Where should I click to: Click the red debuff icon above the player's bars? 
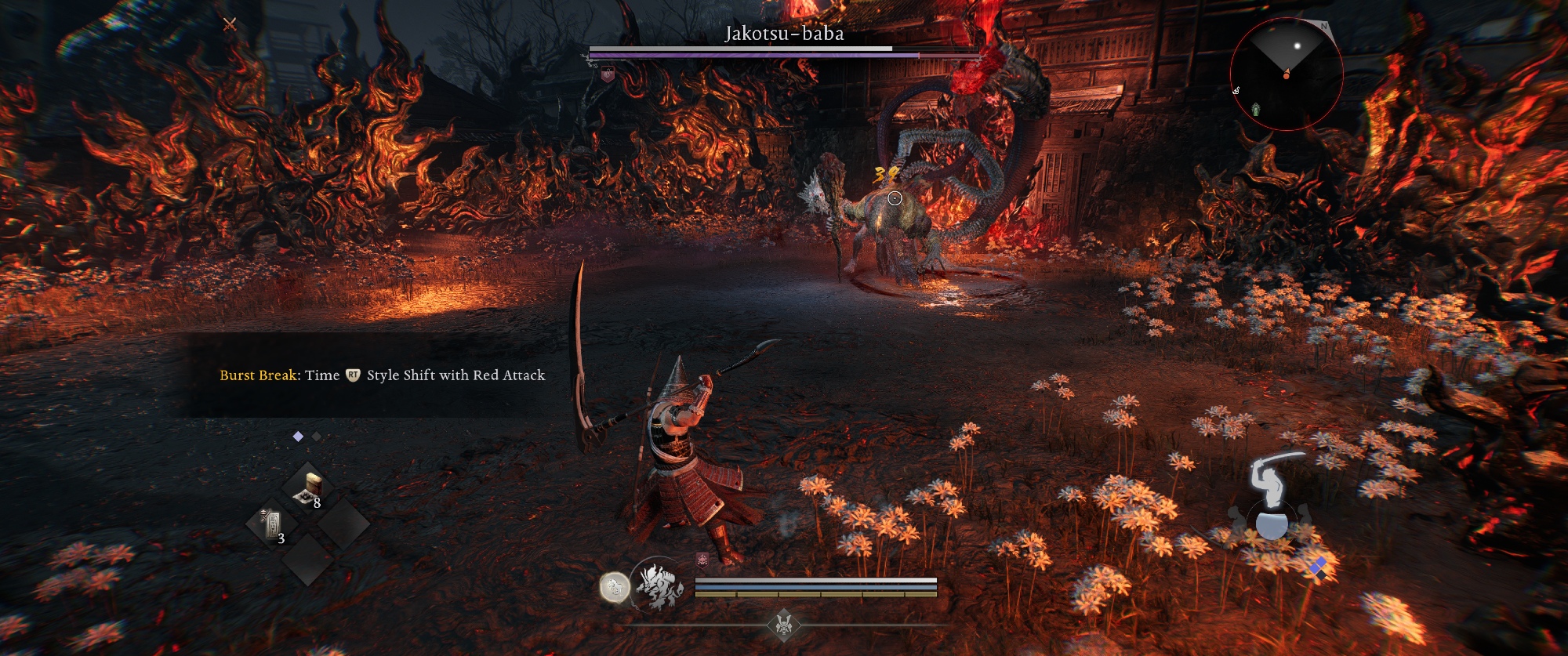coord(702,559)
